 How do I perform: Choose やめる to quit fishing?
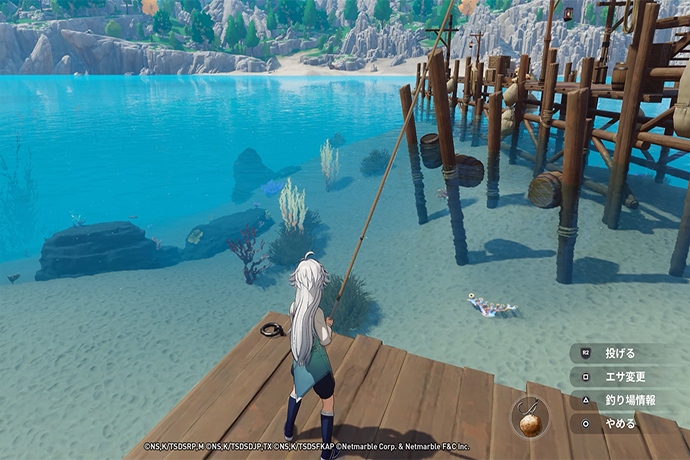pyautogui.click(x=620, y=423)
